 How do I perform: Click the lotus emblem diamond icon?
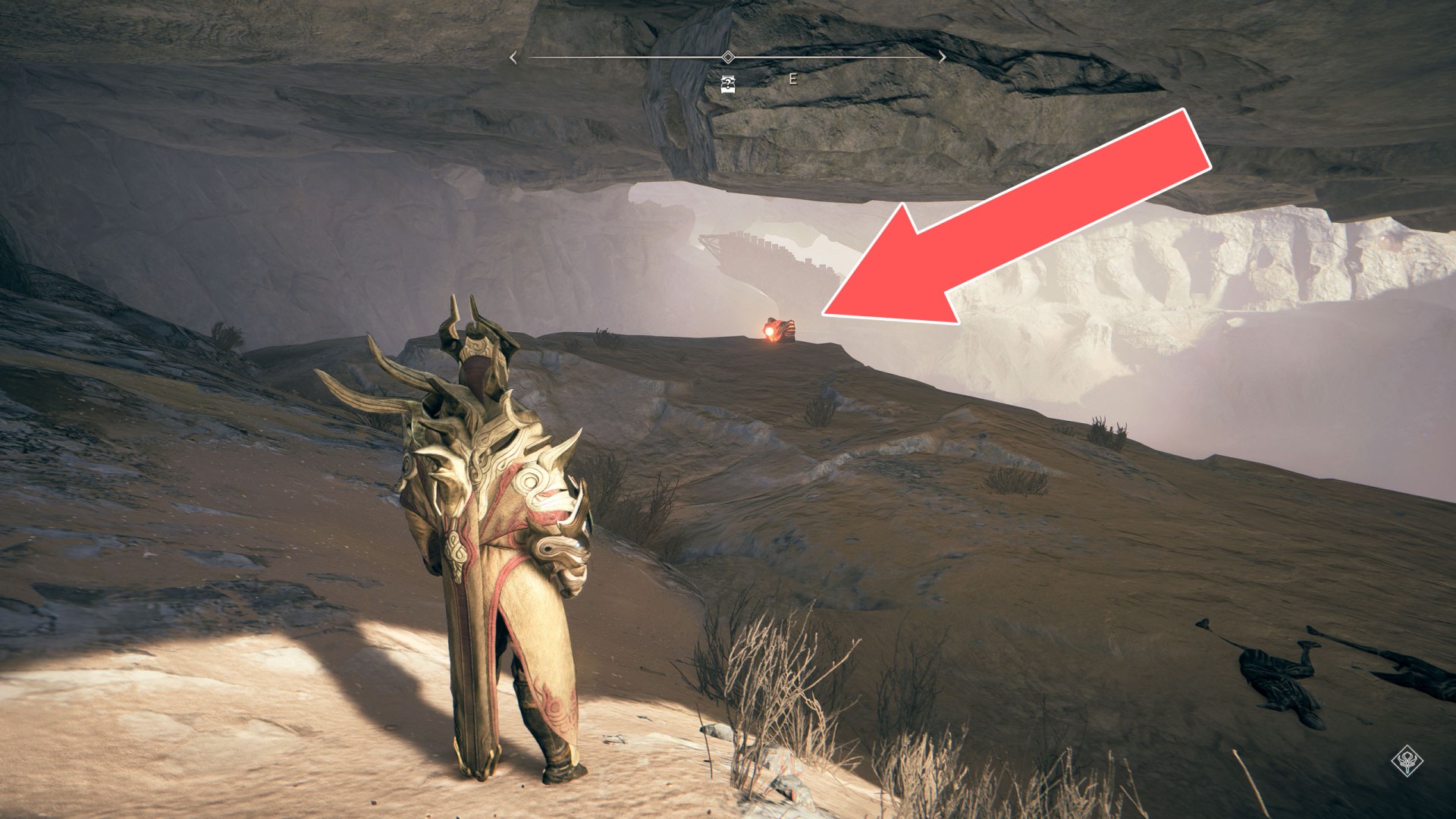(x=1407, y=761)
